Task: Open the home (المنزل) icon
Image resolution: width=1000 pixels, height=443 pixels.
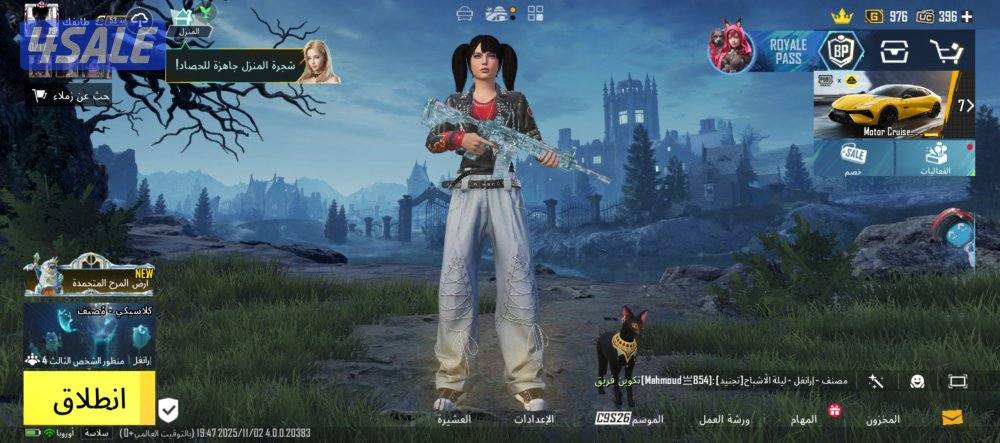Action: click(x=189, y=22)
